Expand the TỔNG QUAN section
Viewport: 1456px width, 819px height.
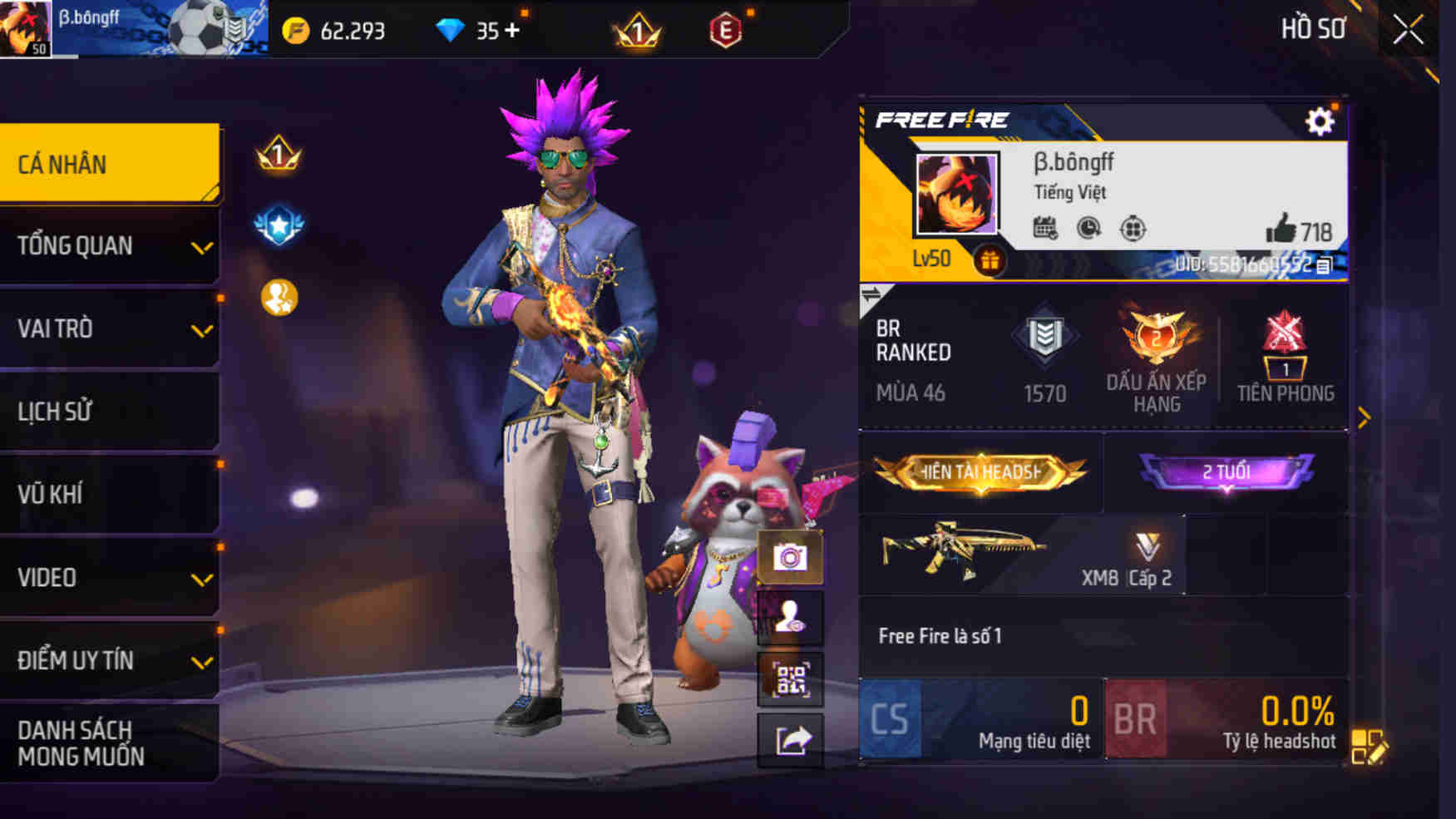109,246
